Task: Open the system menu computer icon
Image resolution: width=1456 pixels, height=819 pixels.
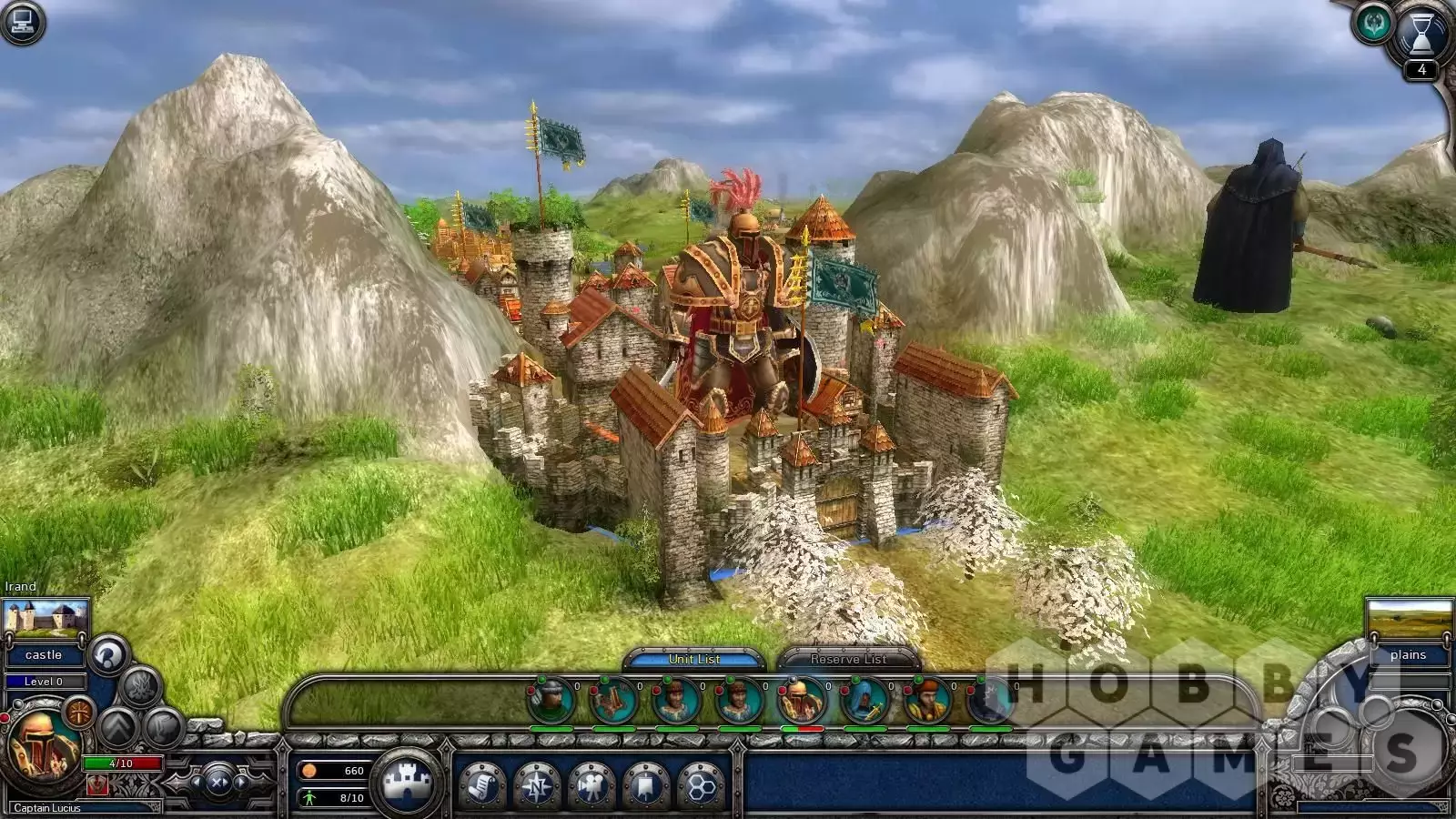Action: coord(24,22)
